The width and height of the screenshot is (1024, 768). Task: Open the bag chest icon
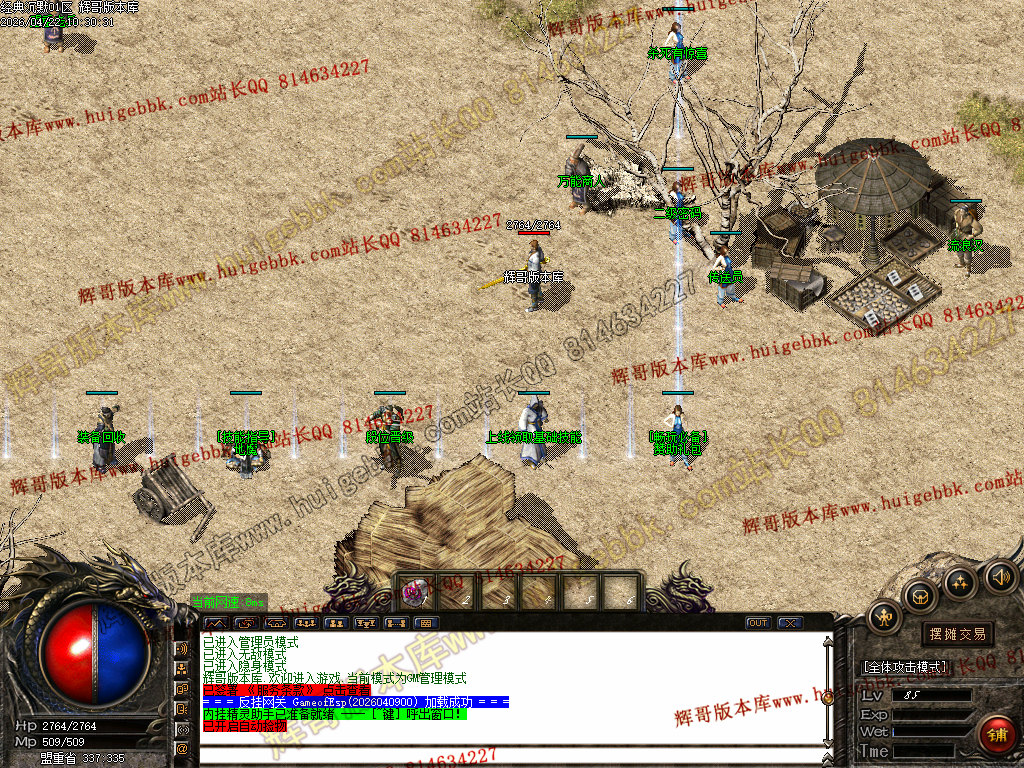click(x=920, y=597)
